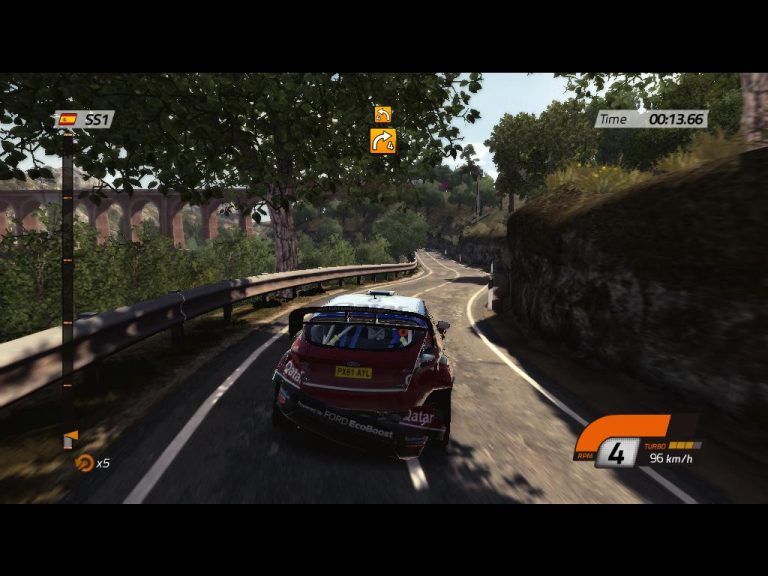The width and height of the screenshot is (768, 576).
Task: Click the SS1 stage label with Spanish flag
Action: point(85,119)
